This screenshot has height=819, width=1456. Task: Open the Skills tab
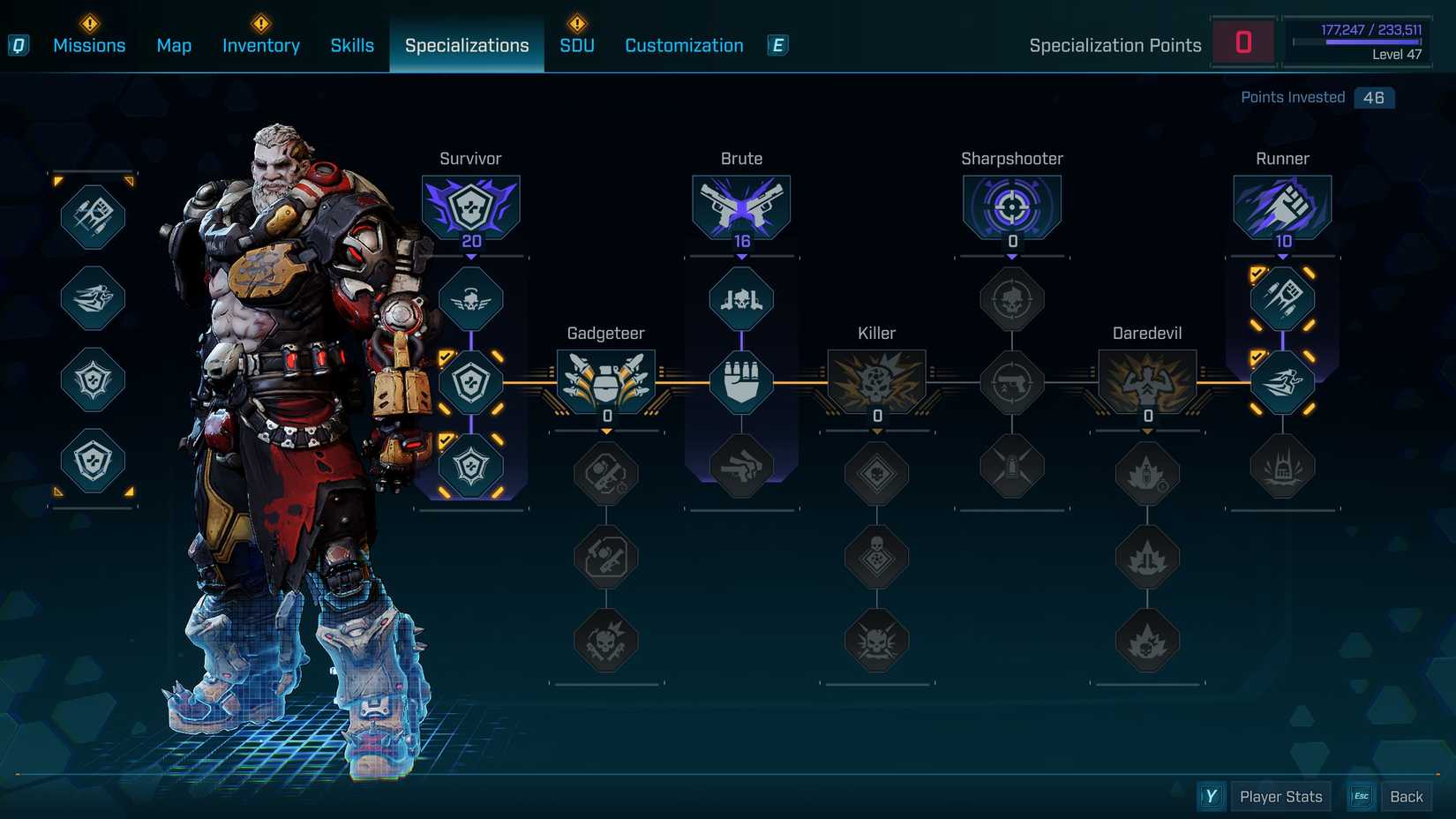pyautogui.click(x=352, y=44)
